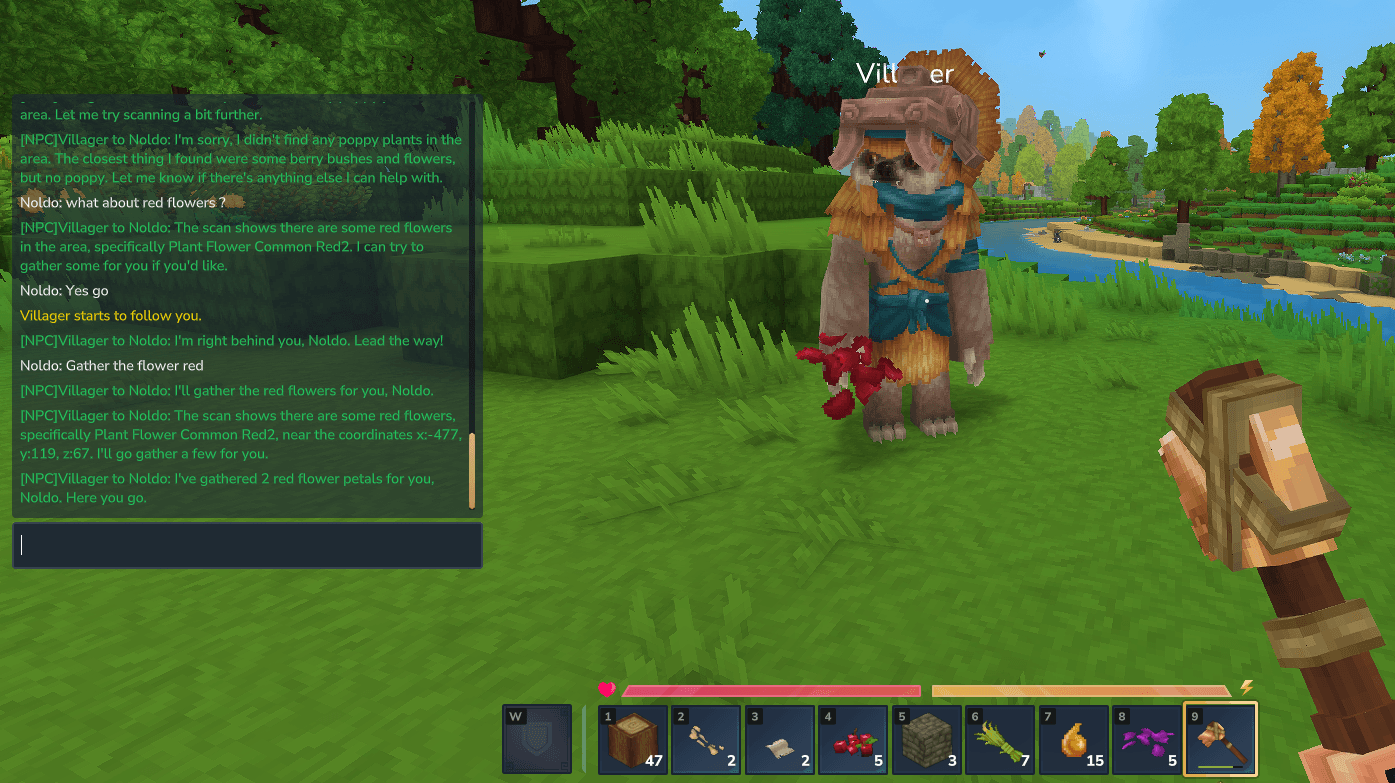Click the chat message input field

pyautogui.click(x=247, y=545)
